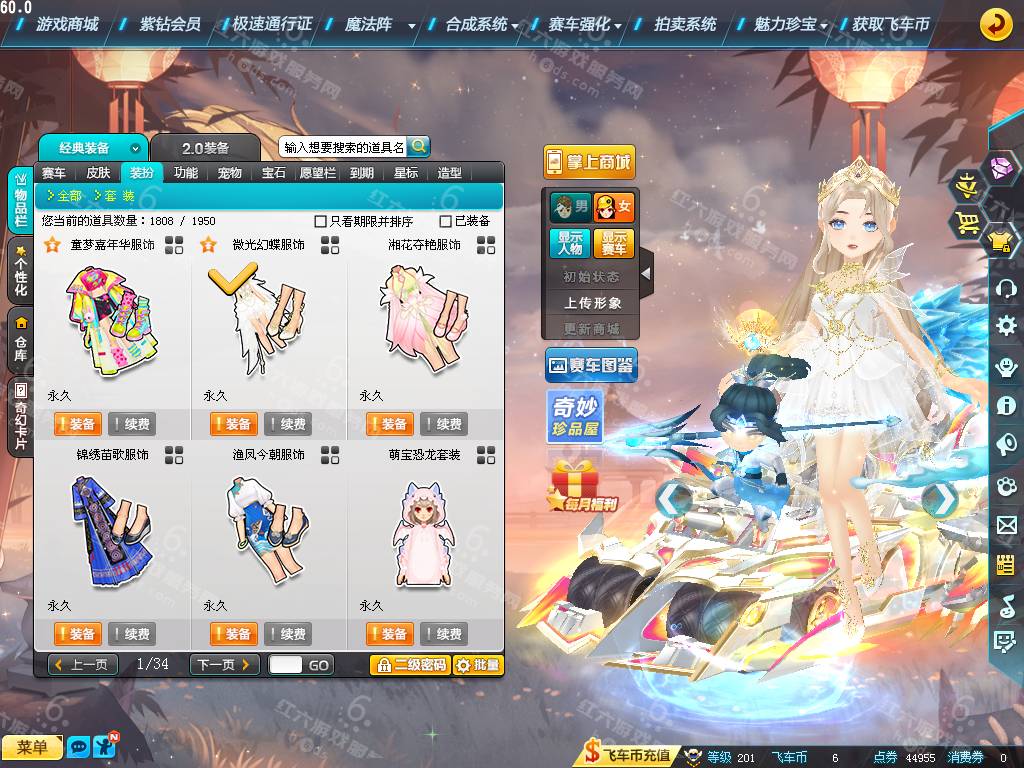Select the 锦绣苗歌服饰 outfit item
This screenshot has width=1024, height=768.
111,530
